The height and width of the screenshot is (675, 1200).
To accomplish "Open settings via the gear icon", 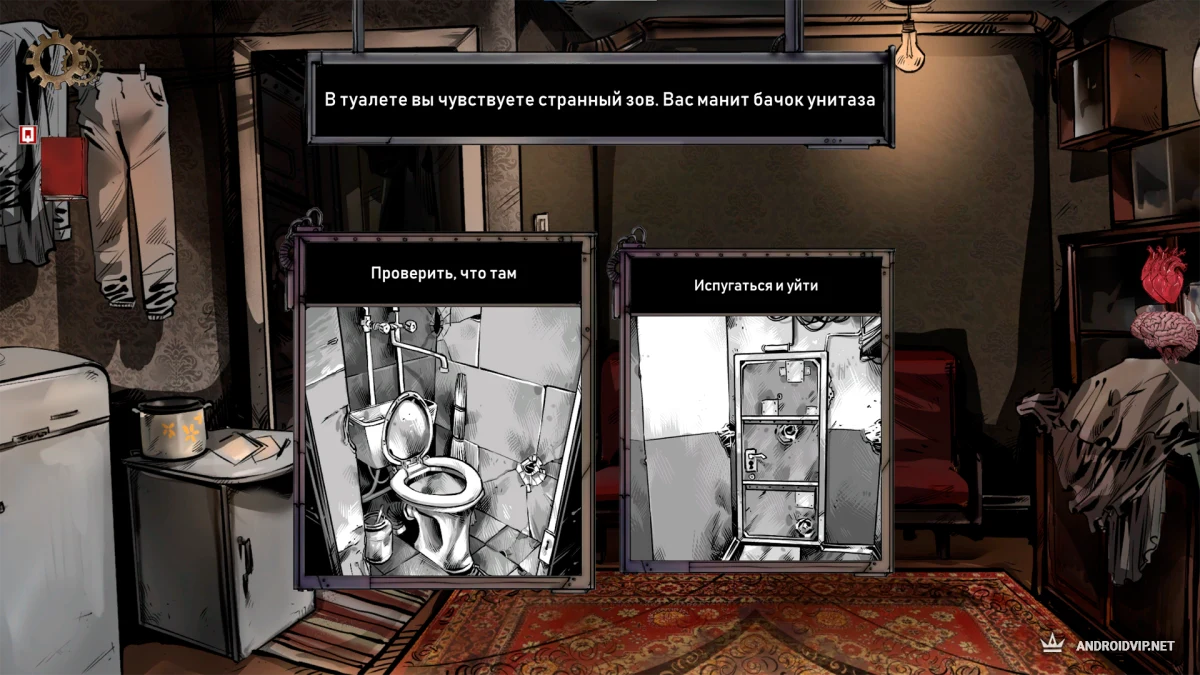I will pos(56,61).
